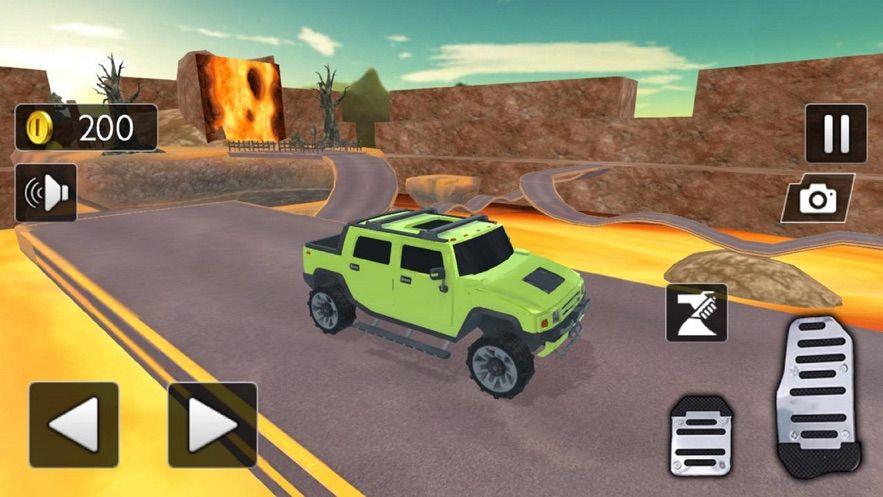Hit the brake pedal

(x=700, y=434)
